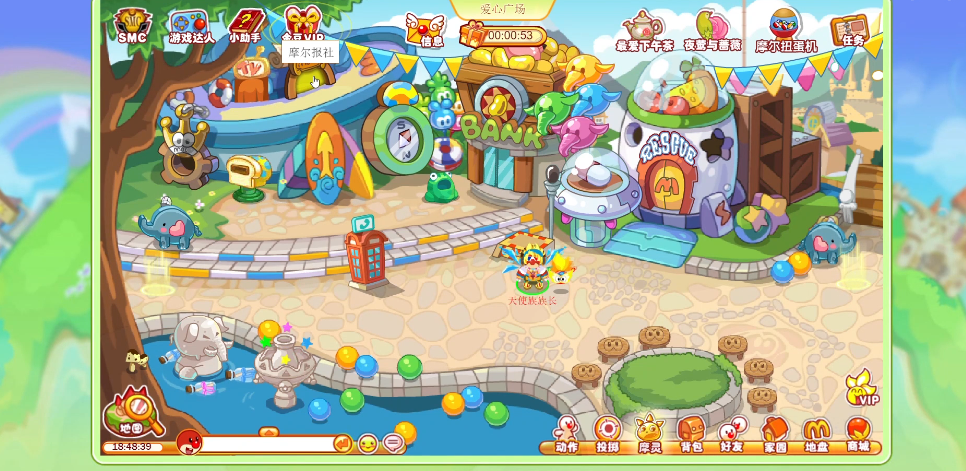Open the quick phrases speech bubble

(x=393, y=443)
